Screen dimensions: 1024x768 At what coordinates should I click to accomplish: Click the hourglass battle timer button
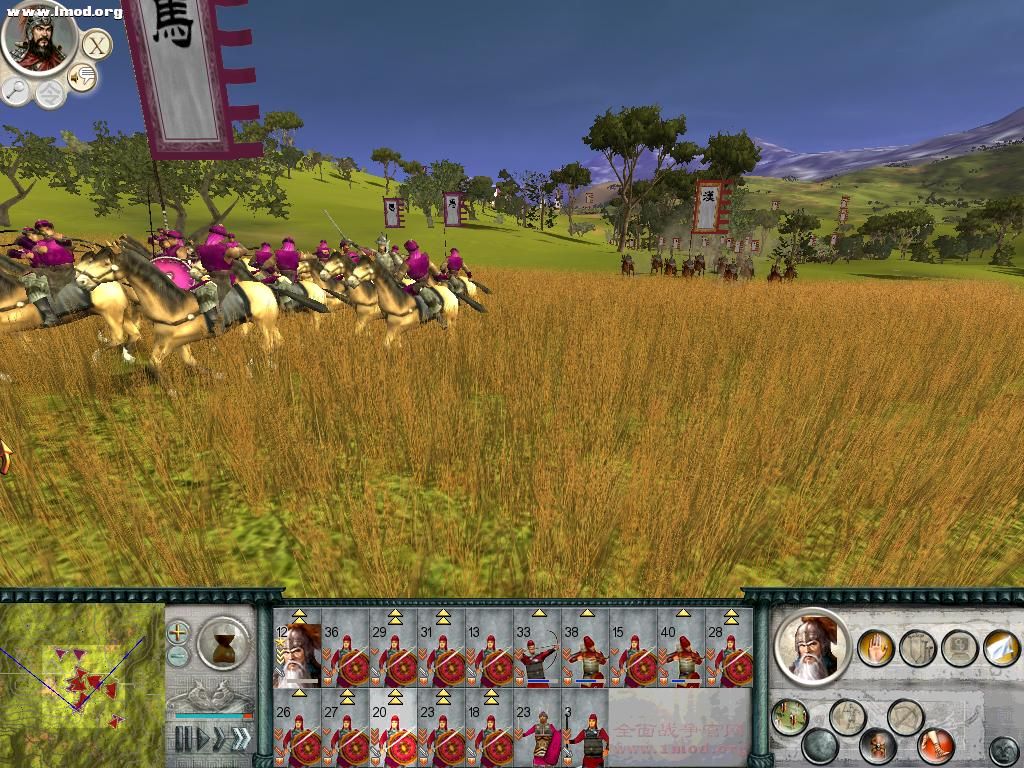222,642
